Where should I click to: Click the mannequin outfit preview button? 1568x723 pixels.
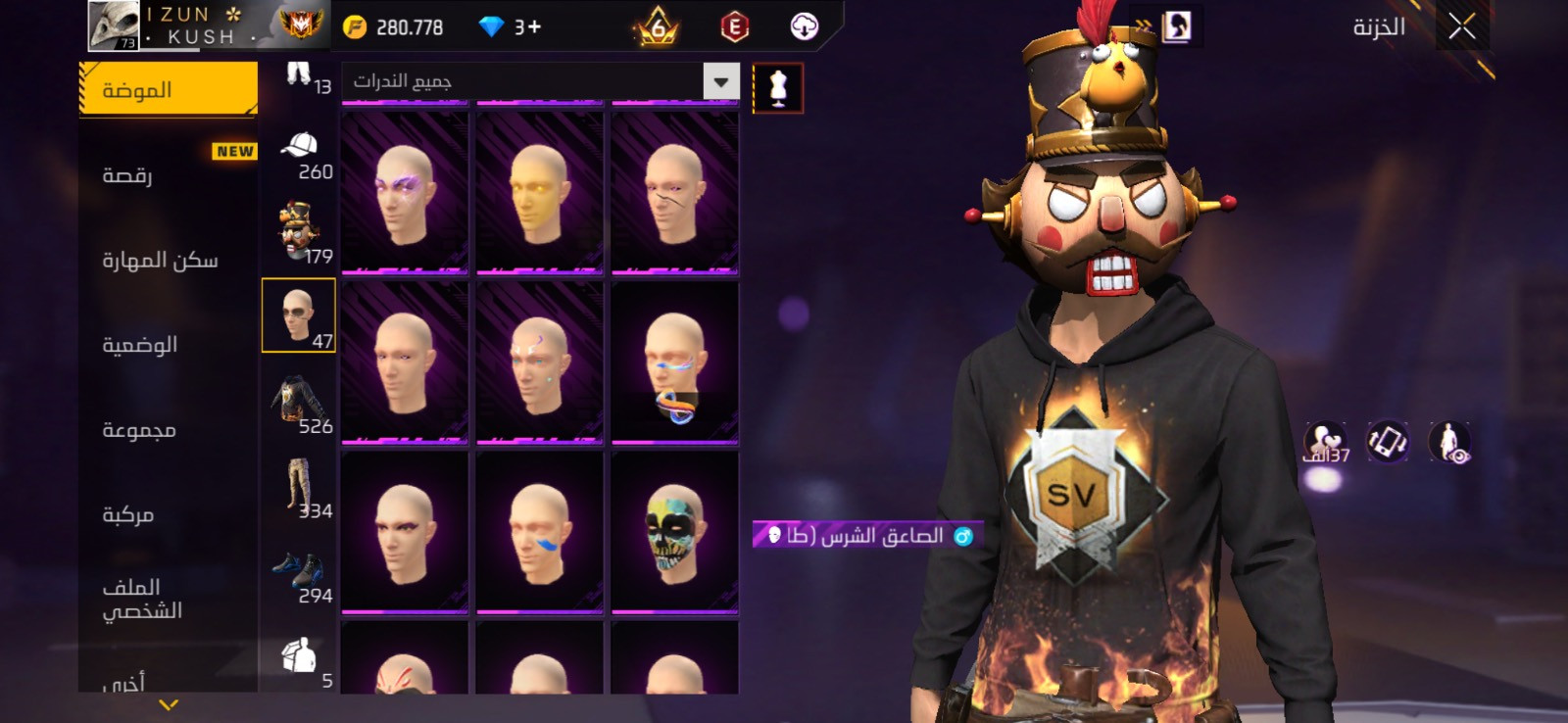778,88
